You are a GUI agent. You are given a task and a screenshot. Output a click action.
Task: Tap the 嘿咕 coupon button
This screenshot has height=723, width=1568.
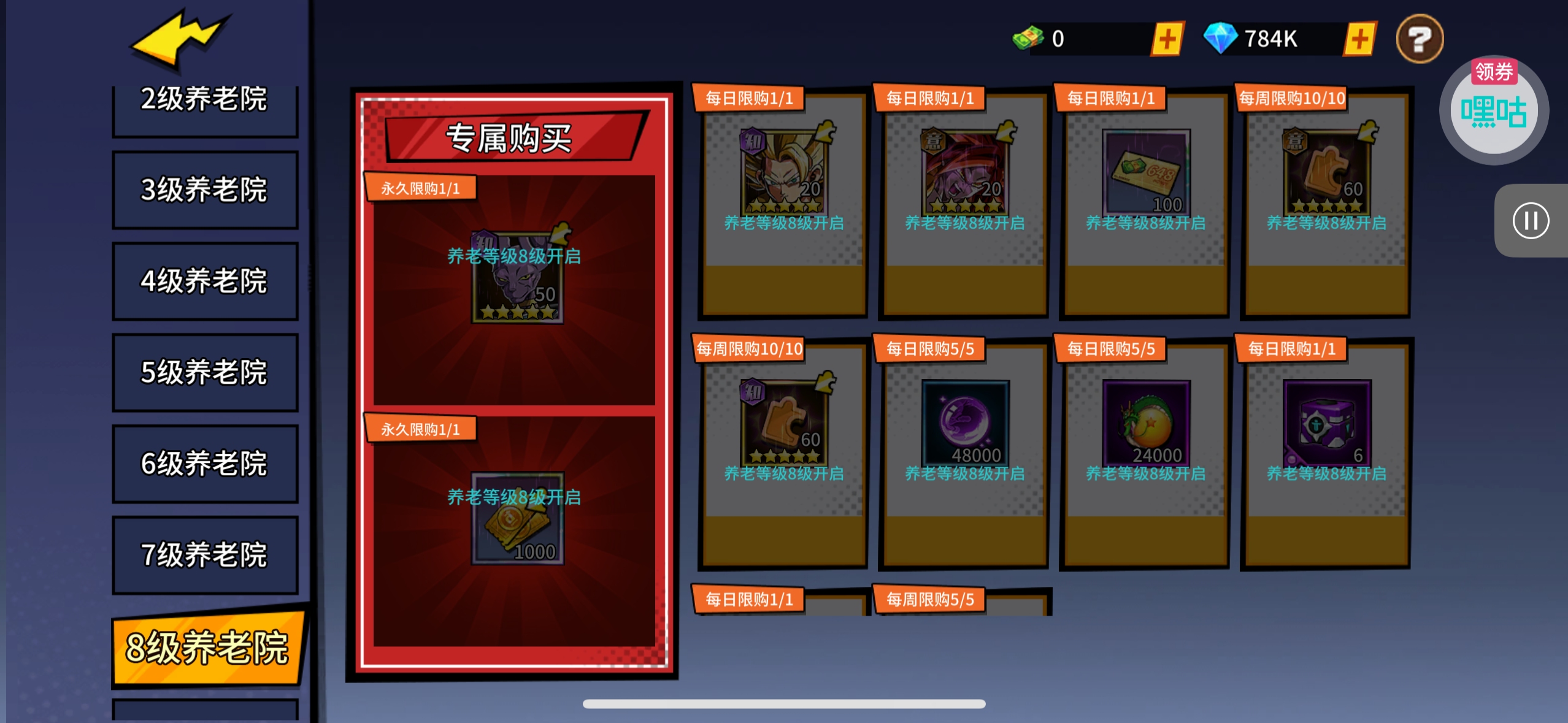1493,109
